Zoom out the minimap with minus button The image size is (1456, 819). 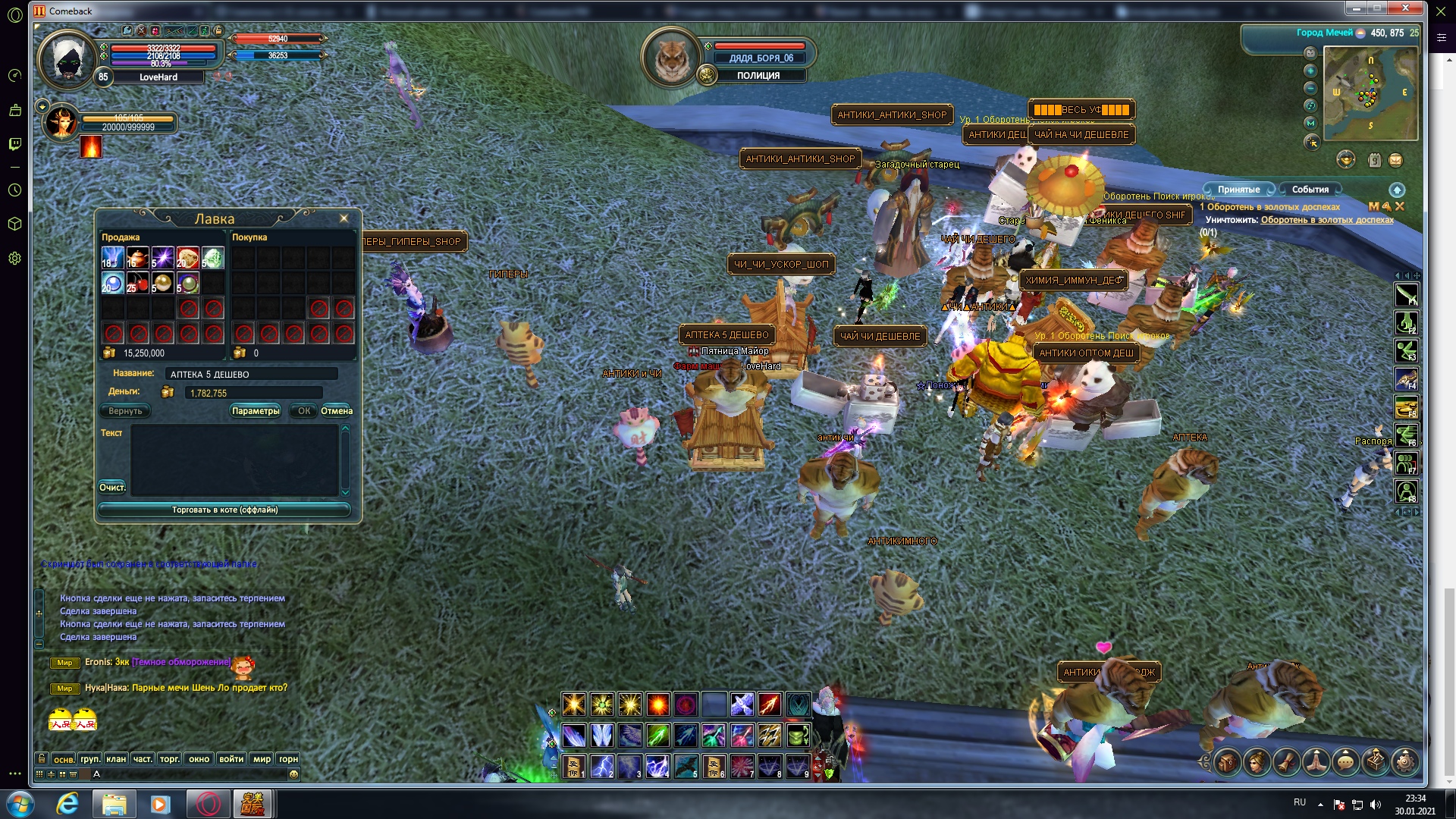pos(1310,88)
